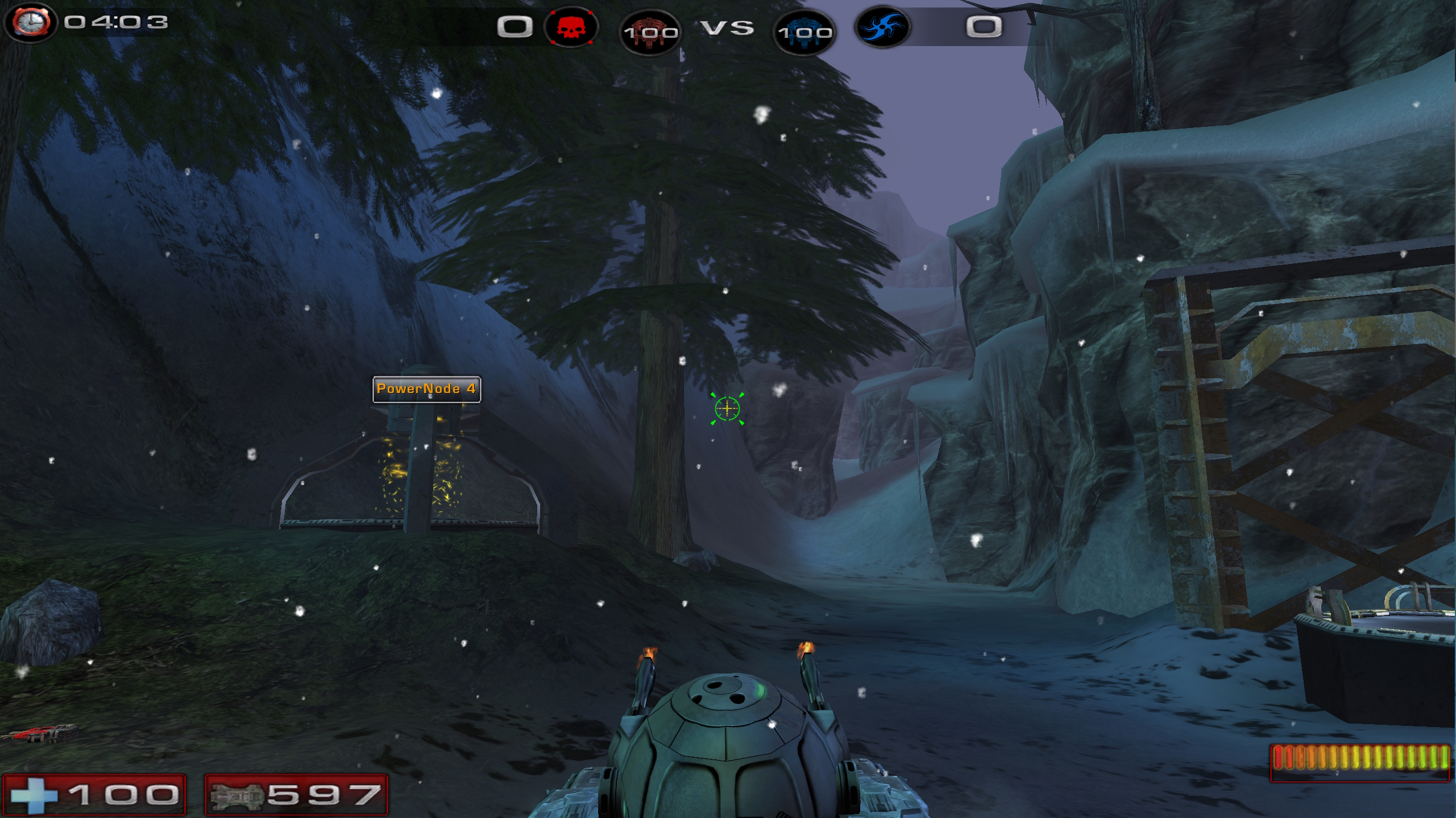Click the red power core icon
The width and height of the screenshot is (1456, 818).
(x=650, y=31)
